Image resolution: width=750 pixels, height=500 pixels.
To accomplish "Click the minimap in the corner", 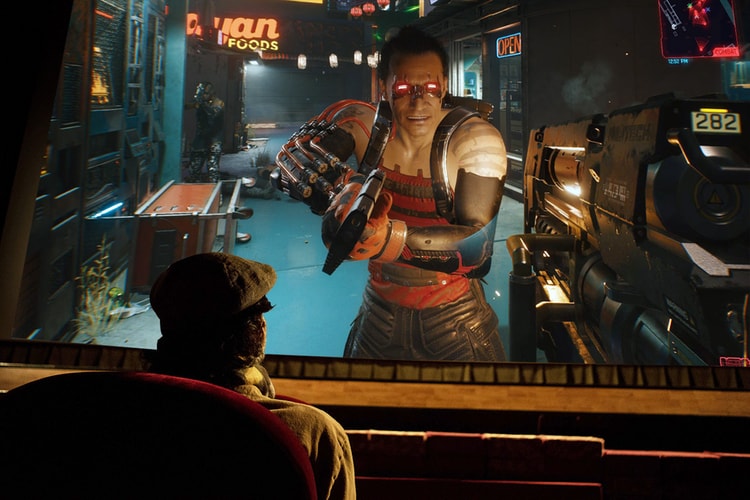I will tap(698, 27).
